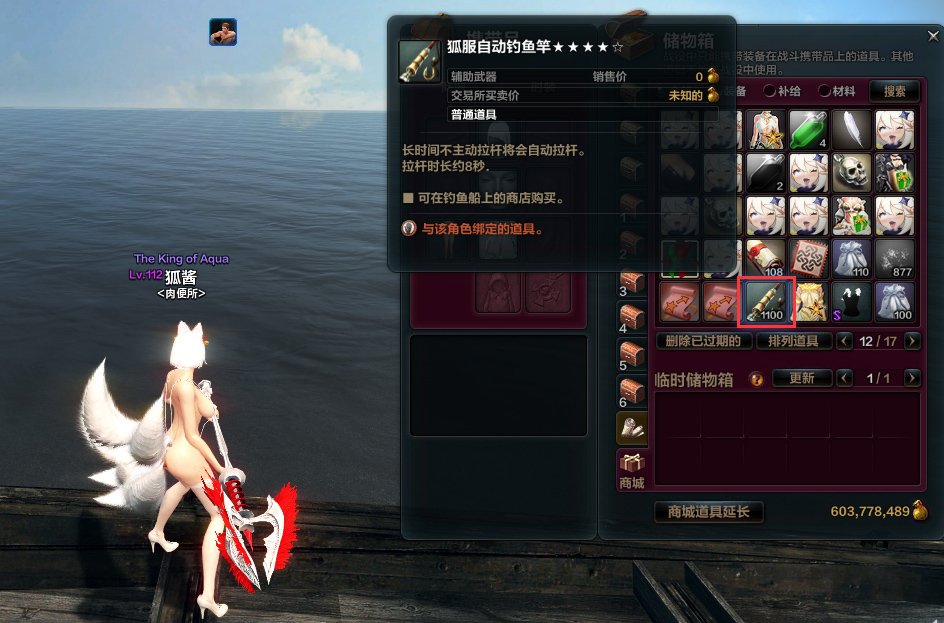
Task: Switch to the scroll icon storage tab
Action: click(x=632, y=428)
